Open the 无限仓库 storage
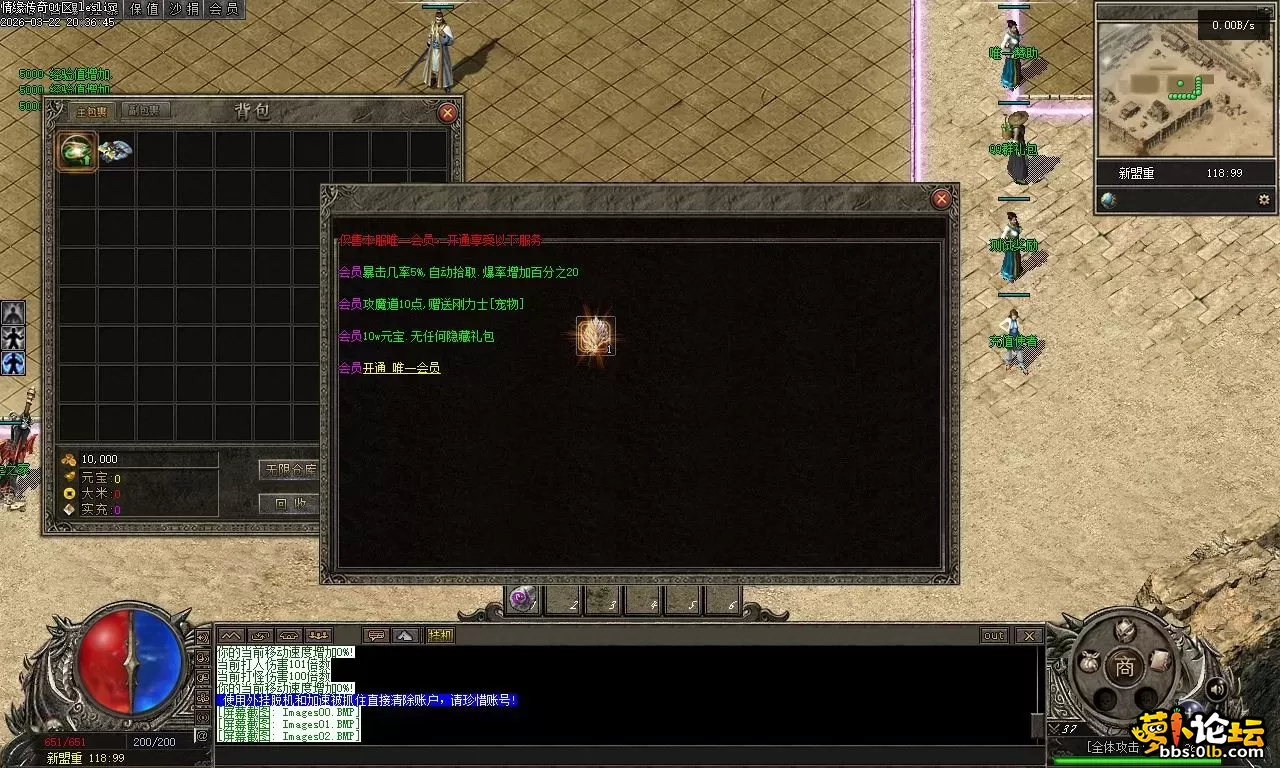This screenshot has height=768, width=1280. 289,469
